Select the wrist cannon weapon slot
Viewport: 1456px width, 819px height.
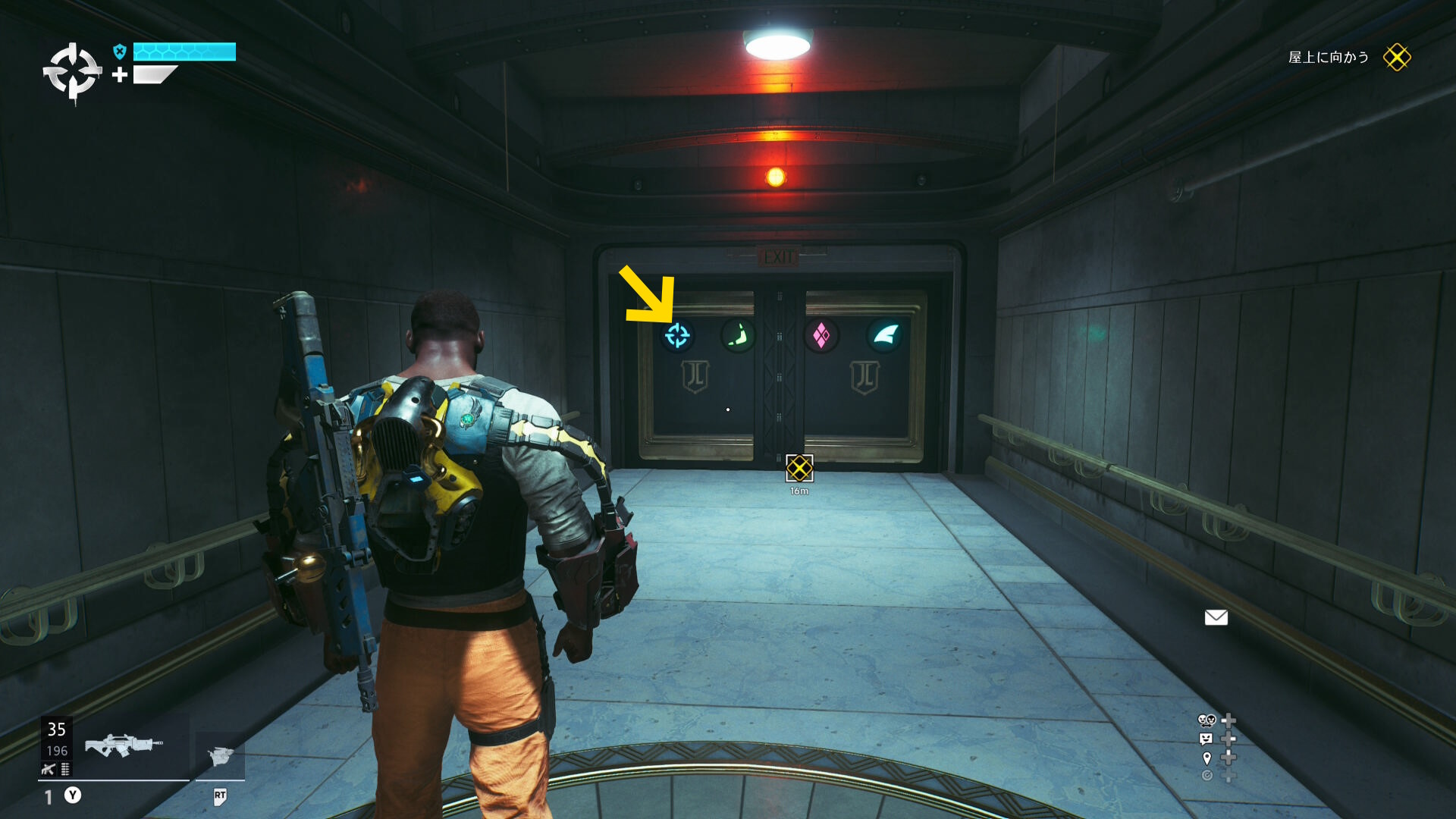(x=220, y=755)
